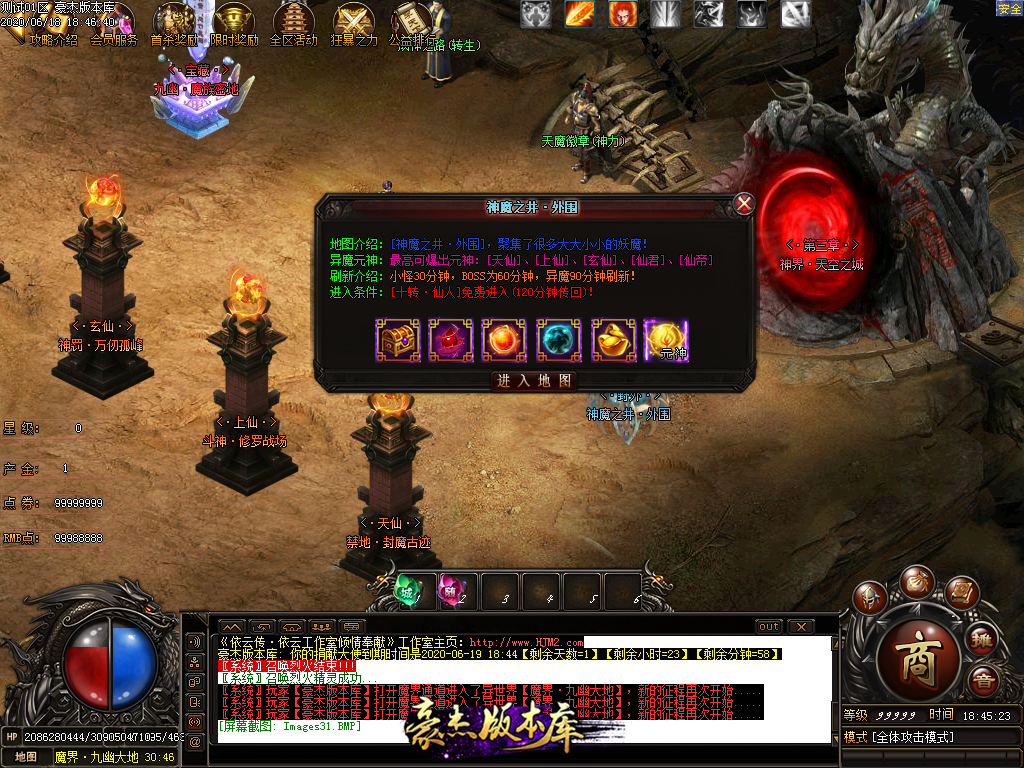
Task: Select the gold ingot reward icon
Action: 613,340
